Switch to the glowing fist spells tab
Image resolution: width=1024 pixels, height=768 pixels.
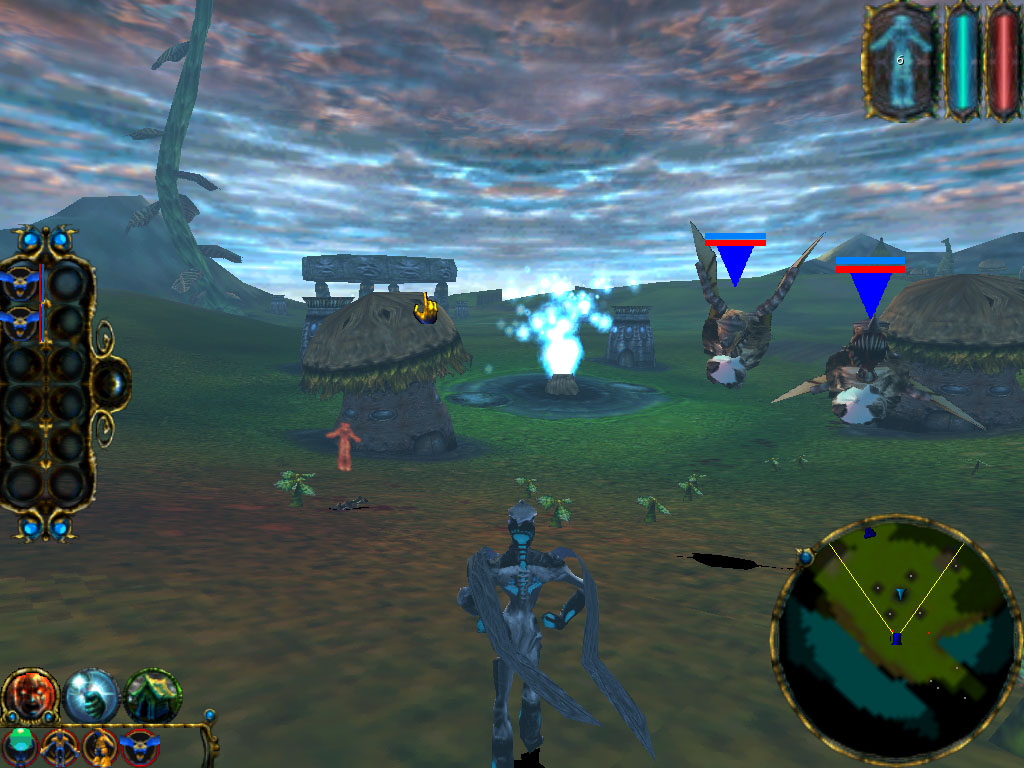click(91, 696)
